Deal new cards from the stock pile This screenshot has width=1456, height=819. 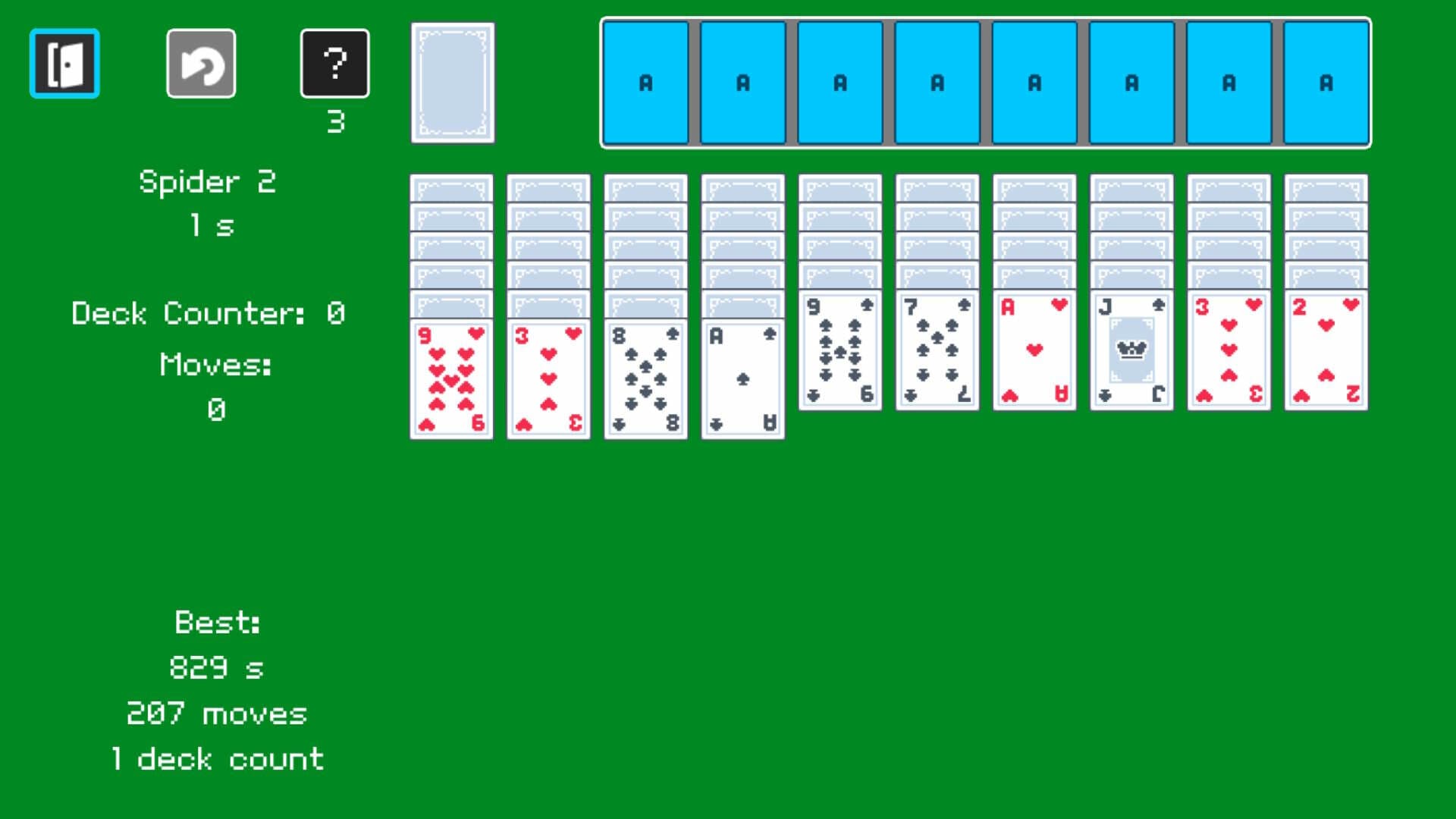[x=452, y=83]
